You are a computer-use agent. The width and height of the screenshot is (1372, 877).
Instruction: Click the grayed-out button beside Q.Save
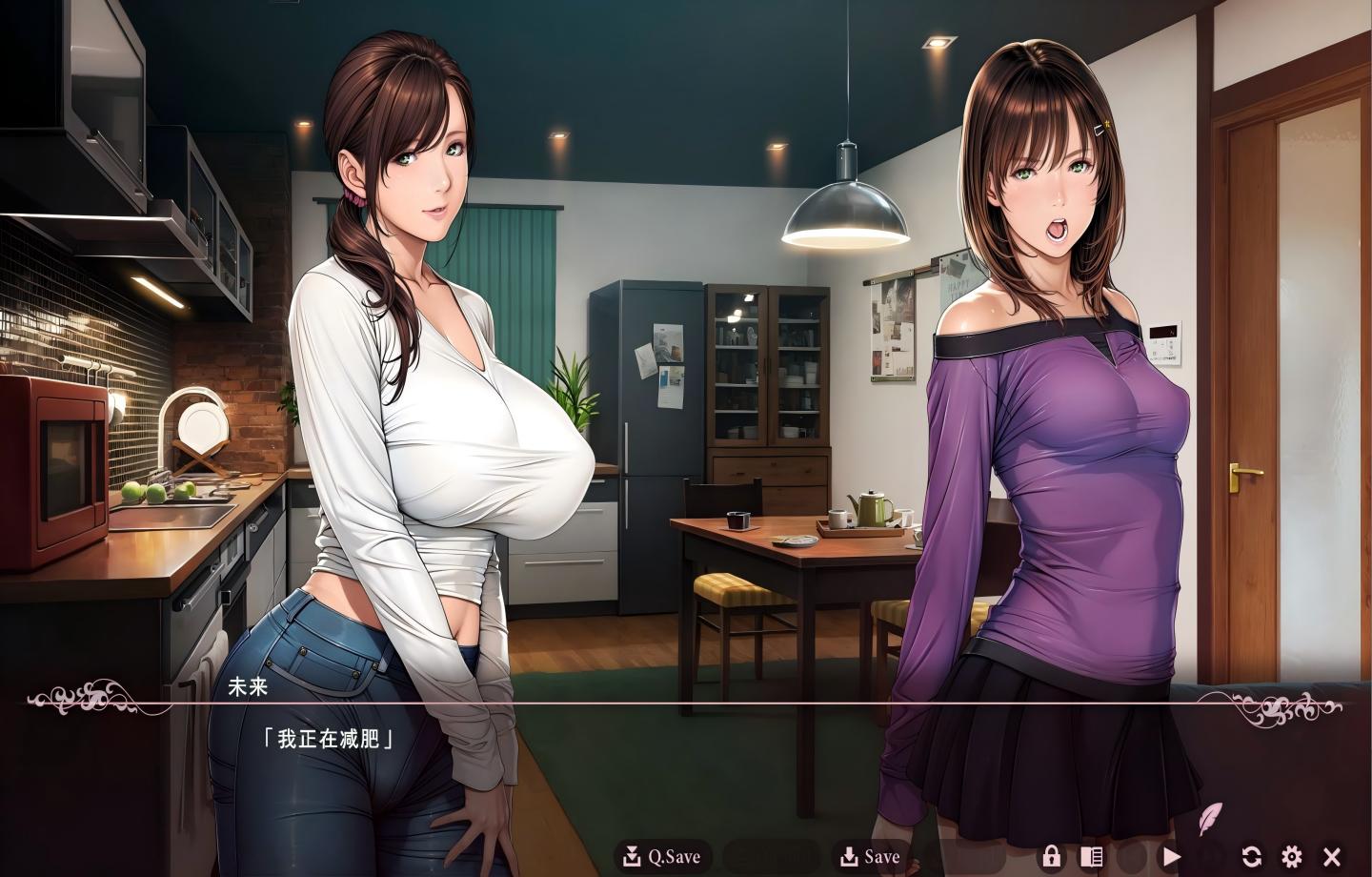tap(770, 855)
